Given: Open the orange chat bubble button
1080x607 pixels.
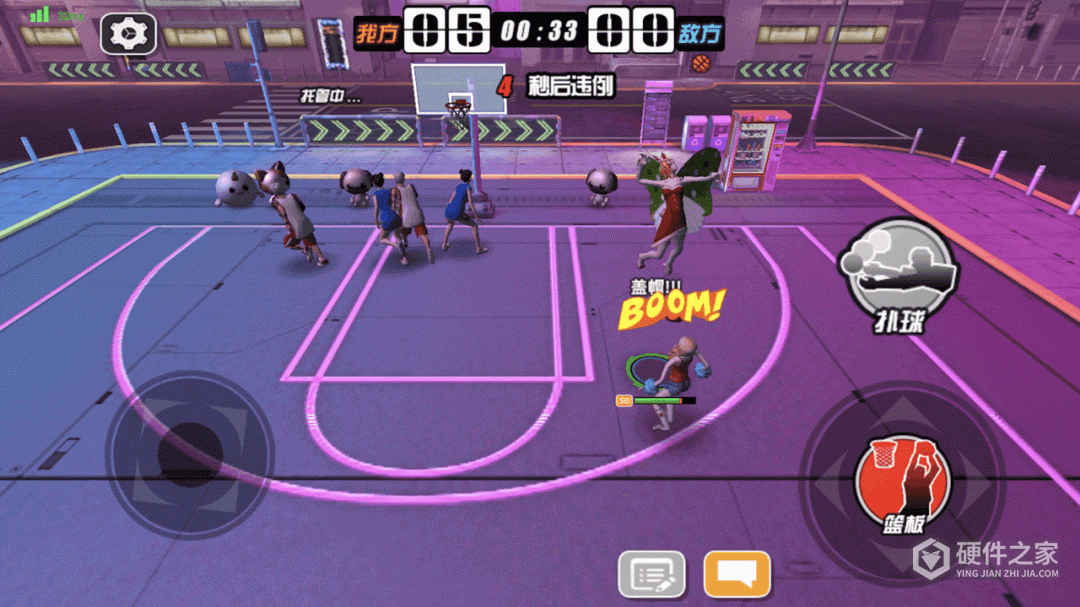Looking at the screenshot, I should point(737,574).
